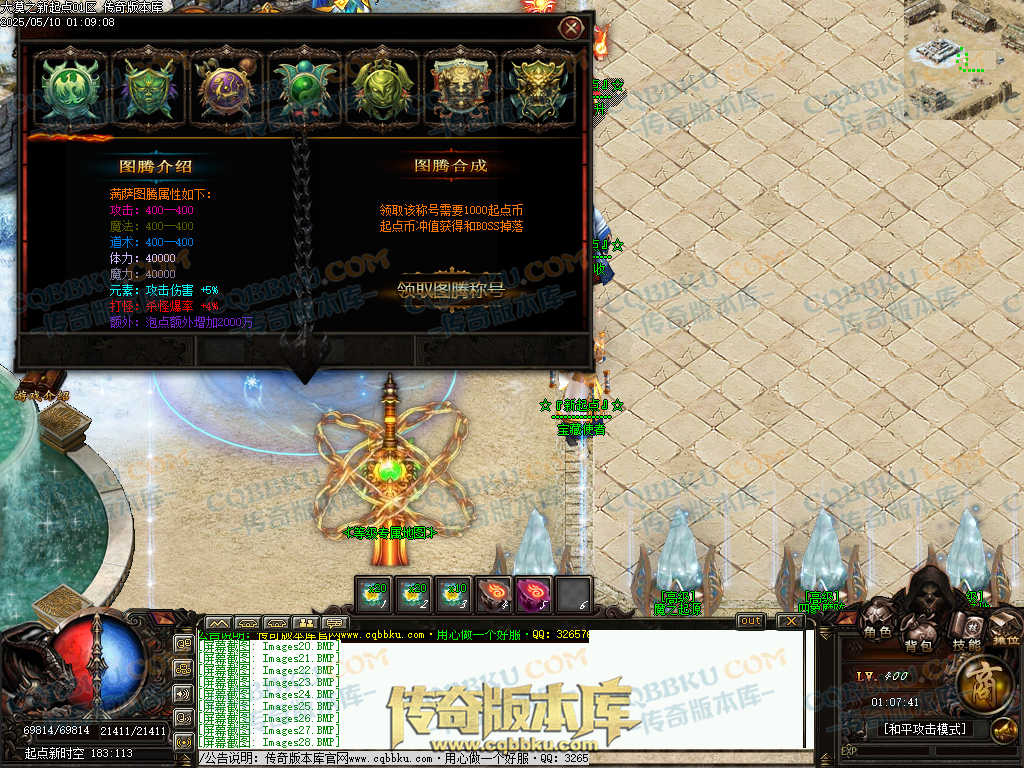
Task: Pick the golden mask shield totem
Action: (x=460, y=88)
